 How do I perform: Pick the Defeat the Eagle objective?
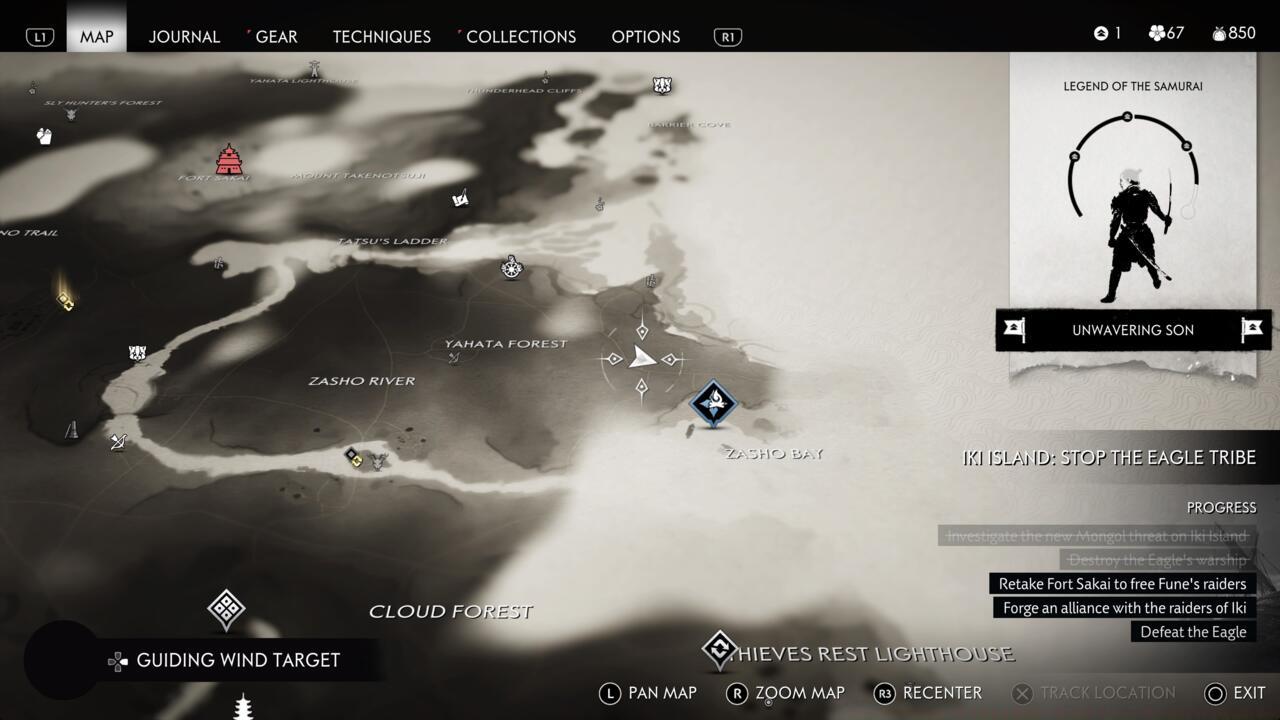[x=1193, y=632]
